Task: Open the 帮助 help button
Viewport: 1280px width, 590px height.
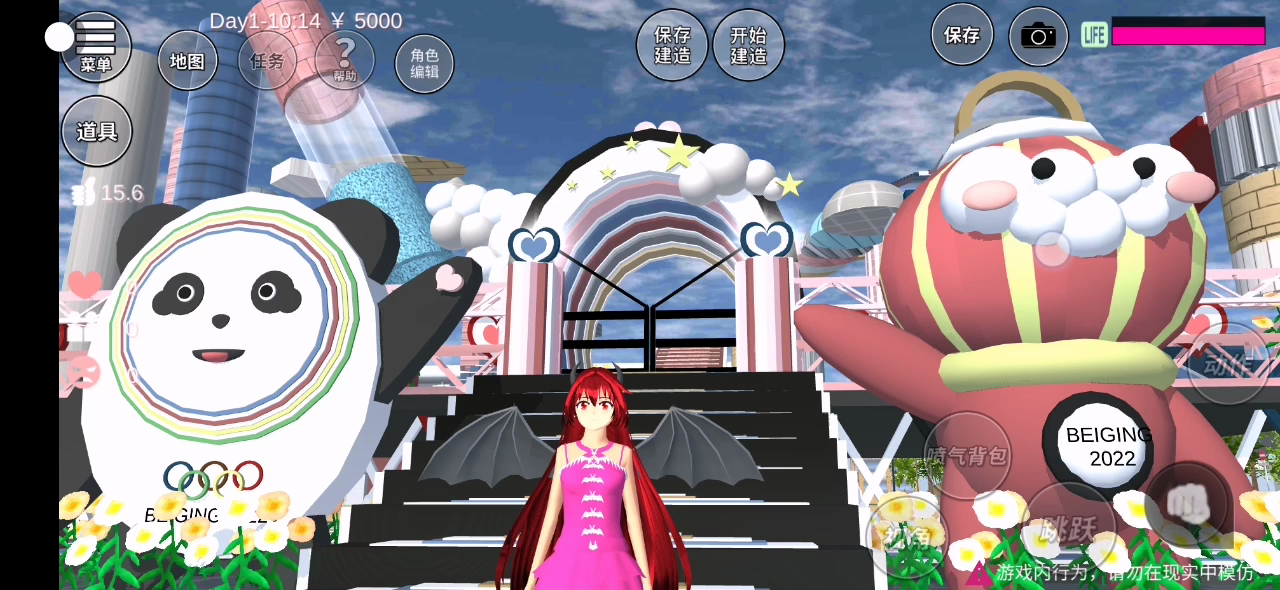Action: (x=345, y=59)
